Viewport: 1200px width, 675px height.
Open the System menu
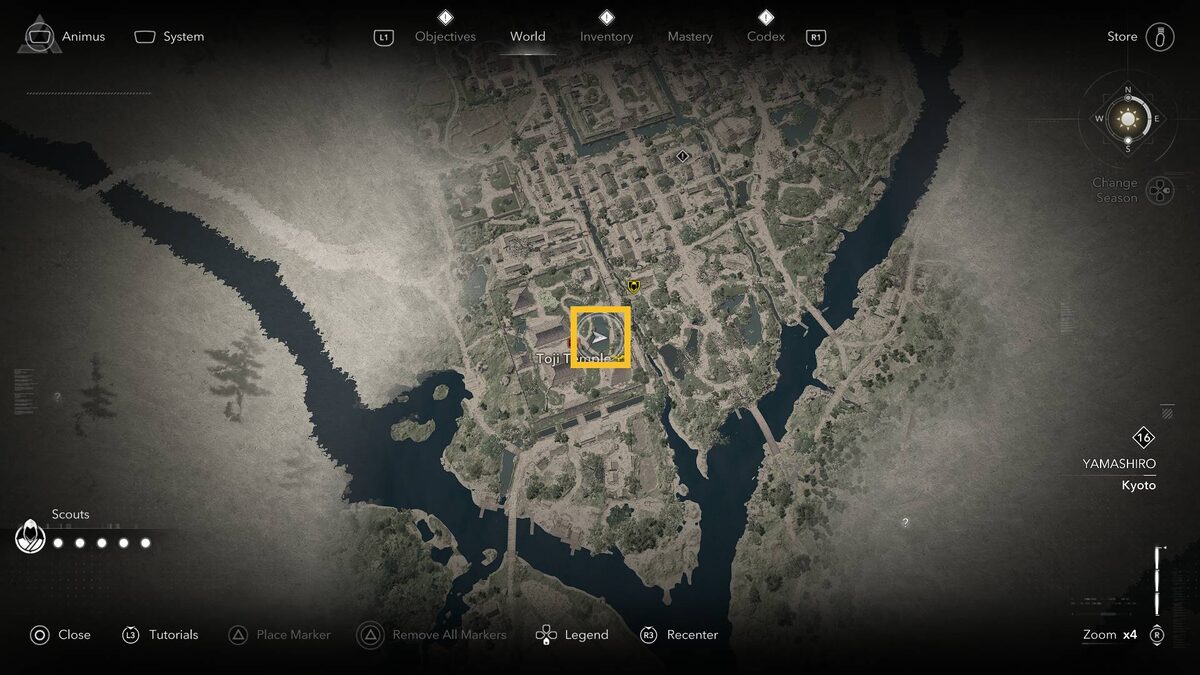[x=170, y=37]
